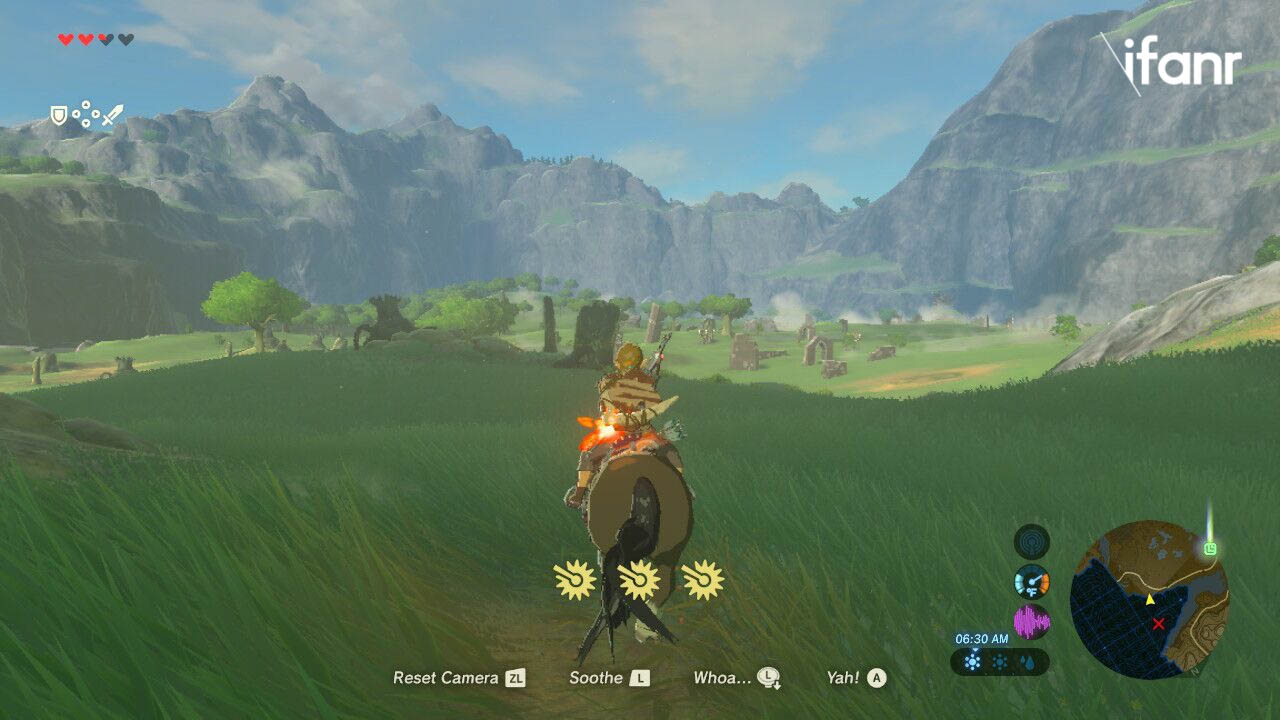
Task: Click the purple noise meter icon
Action: click(1031, 622)
